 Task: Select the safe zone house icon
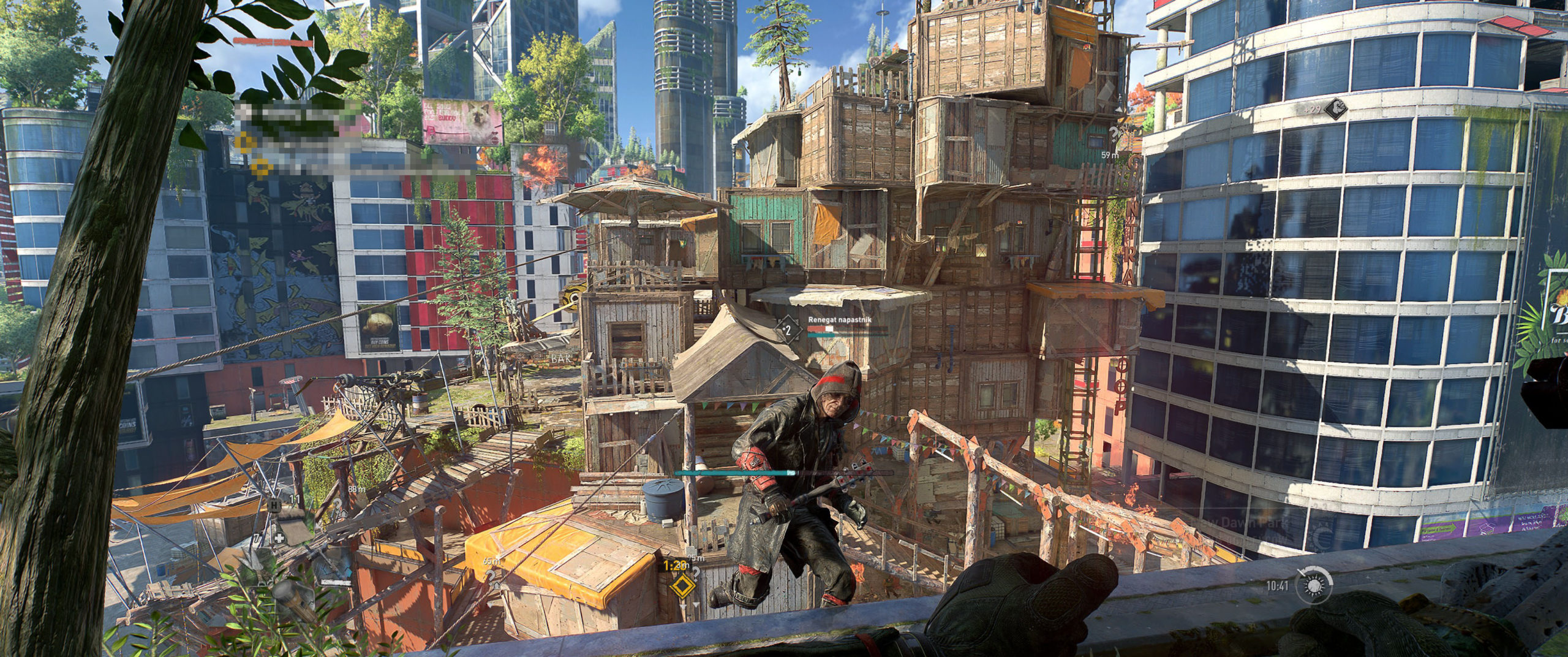pos(344,514)
